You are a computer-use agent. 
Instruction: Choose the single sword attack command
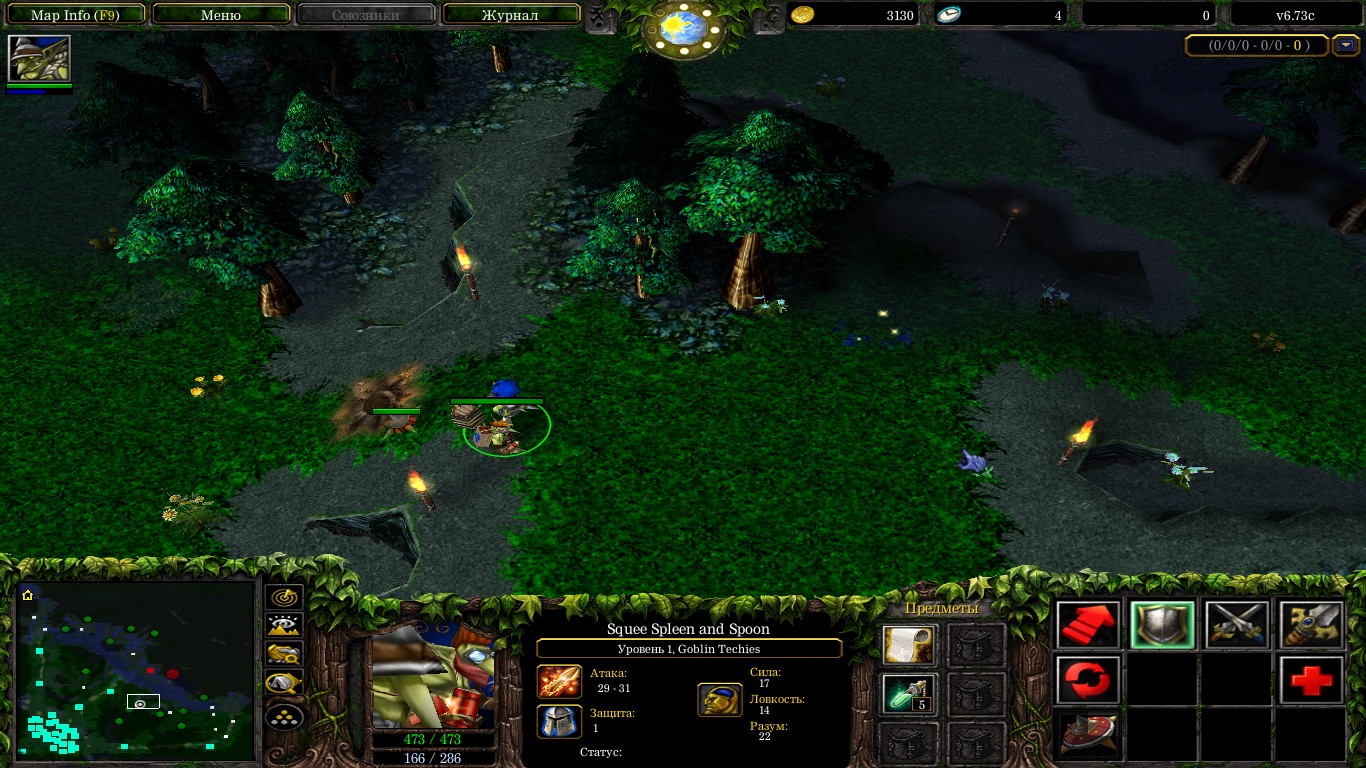point(1311,626)
